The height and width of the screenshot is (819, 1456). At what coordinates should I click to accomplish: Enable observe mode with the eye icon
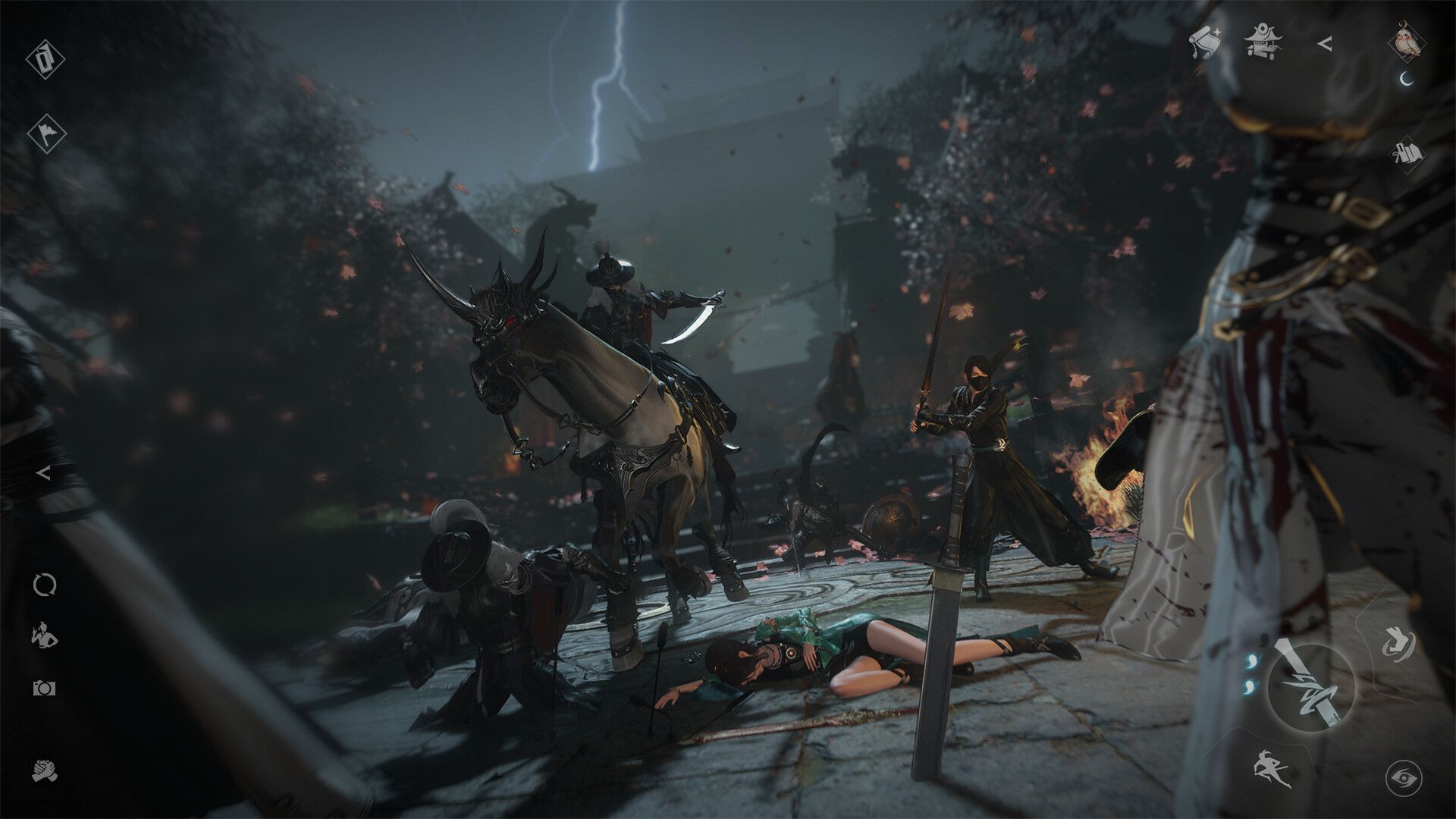coord(1404,777)
